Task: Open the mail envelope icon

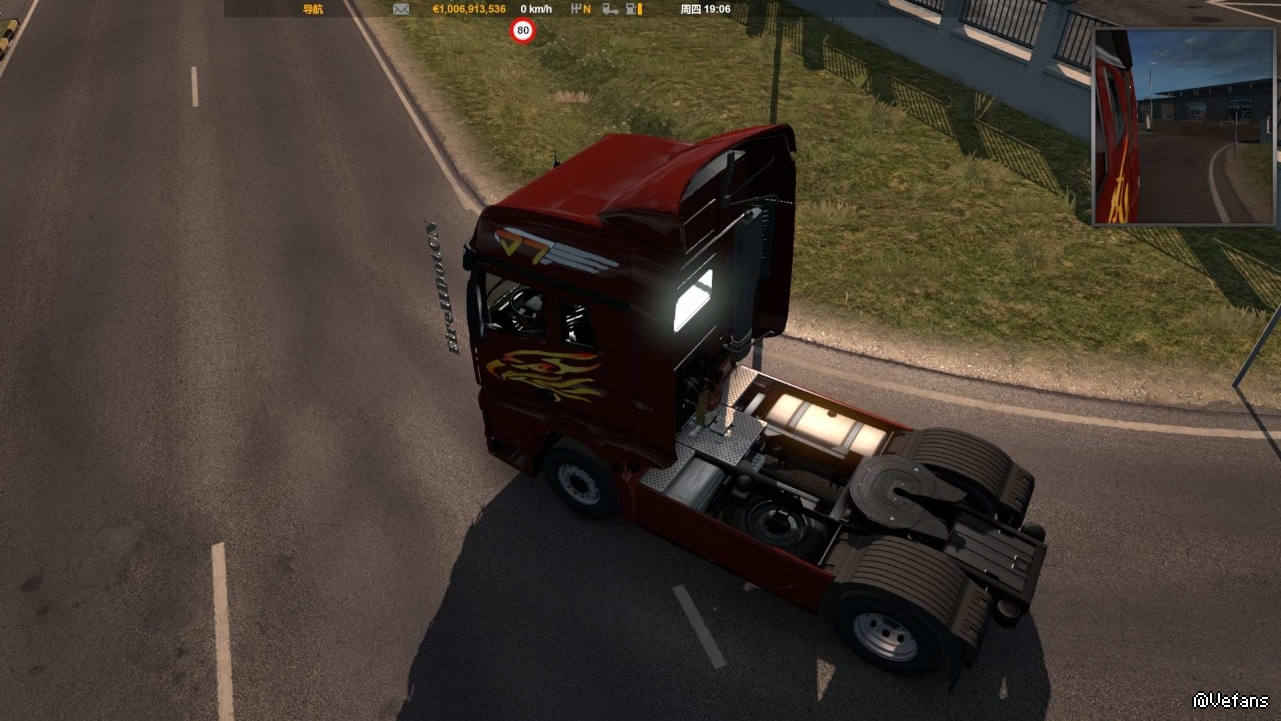Action: click(401, 9)
